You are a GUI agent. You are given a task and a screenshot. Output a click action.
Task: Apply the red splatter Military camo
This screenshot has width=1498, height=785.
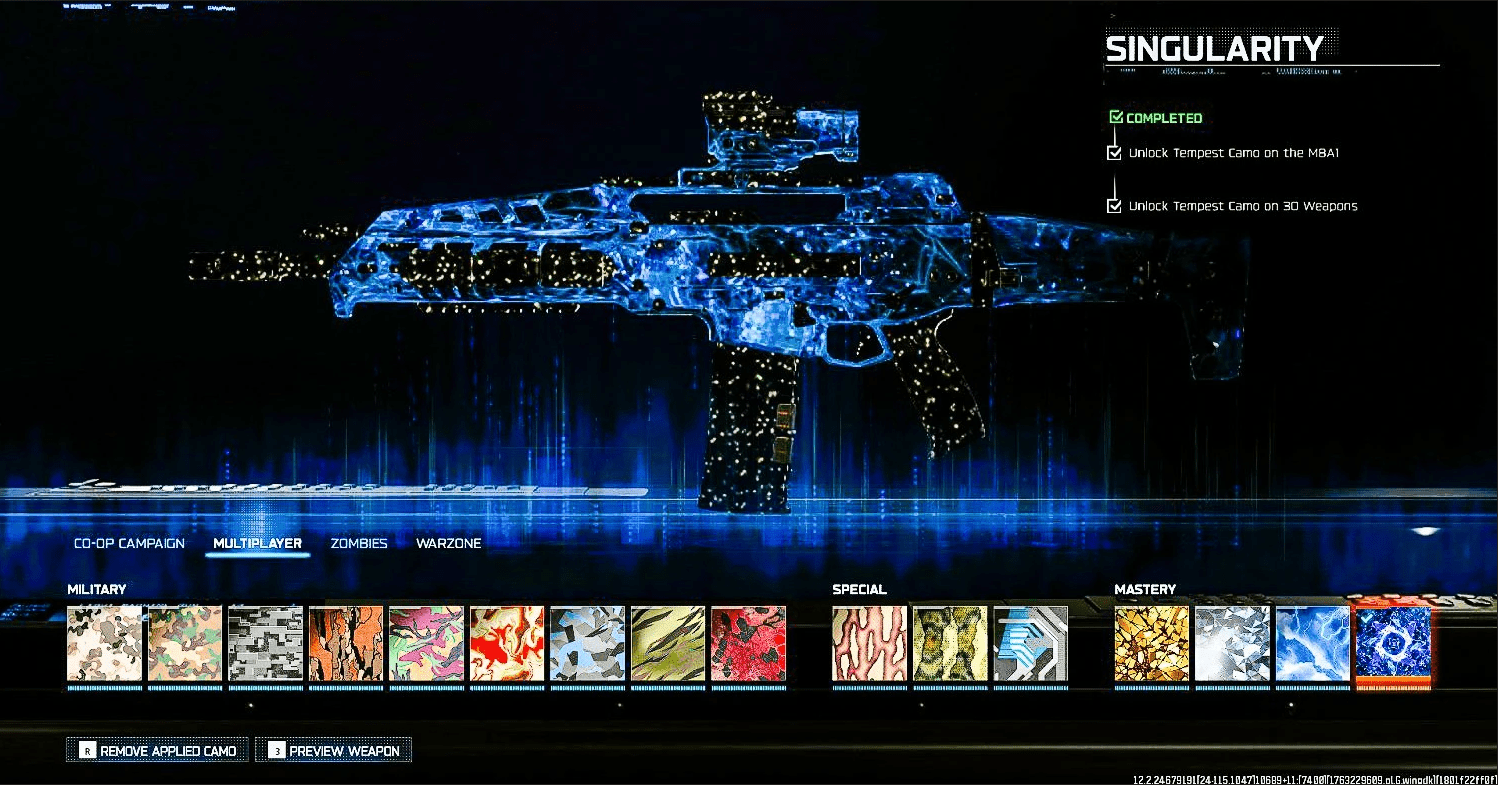[745, 645]
